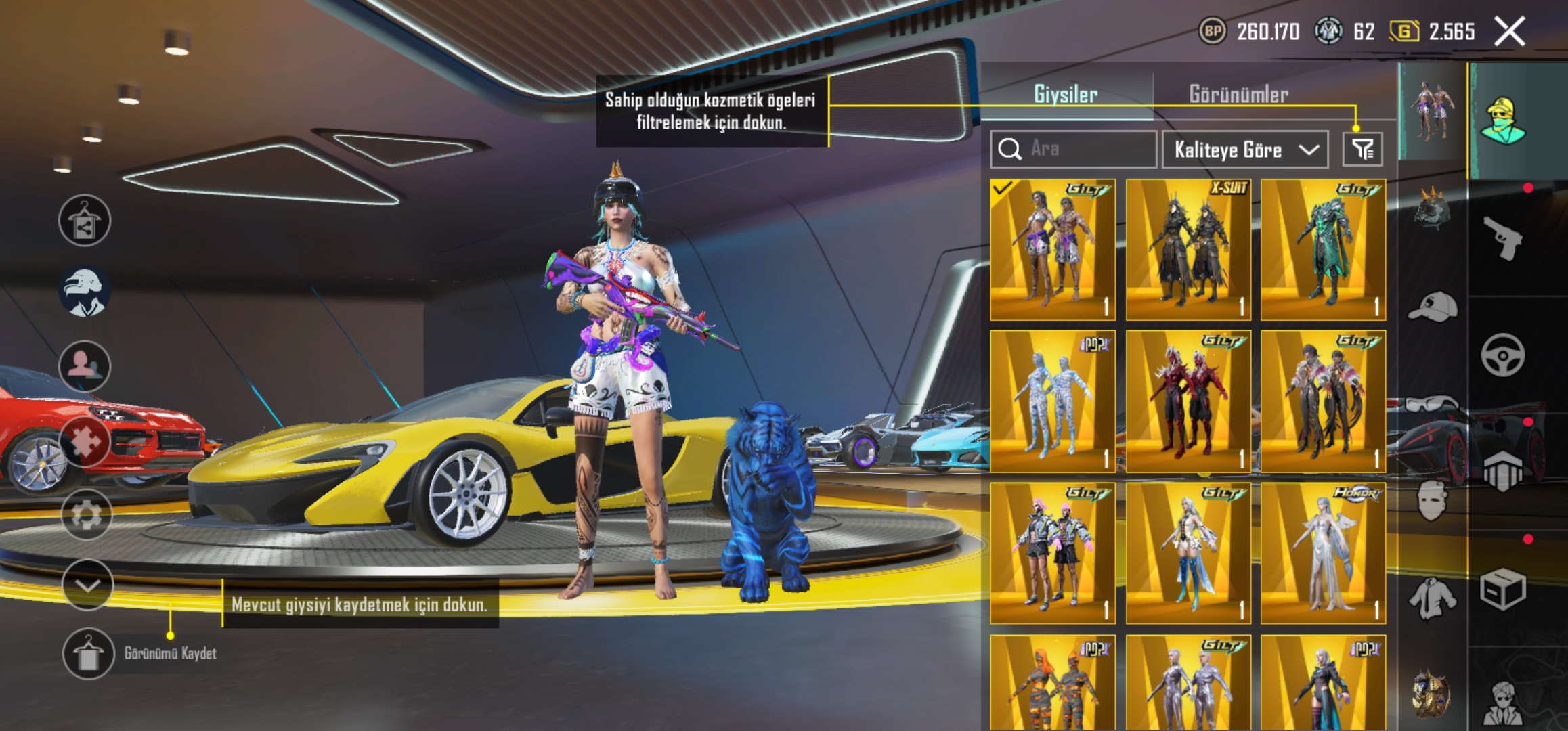Select the jacket clothing category

(x=1433, y=598)
